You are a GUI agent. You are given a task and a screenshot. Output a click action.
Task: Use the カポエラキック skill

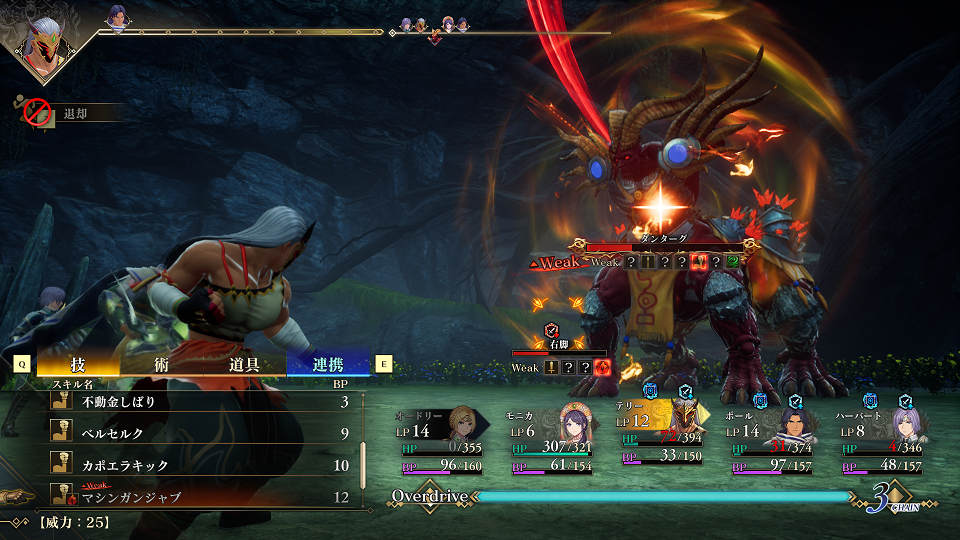(x=200, y=465)
